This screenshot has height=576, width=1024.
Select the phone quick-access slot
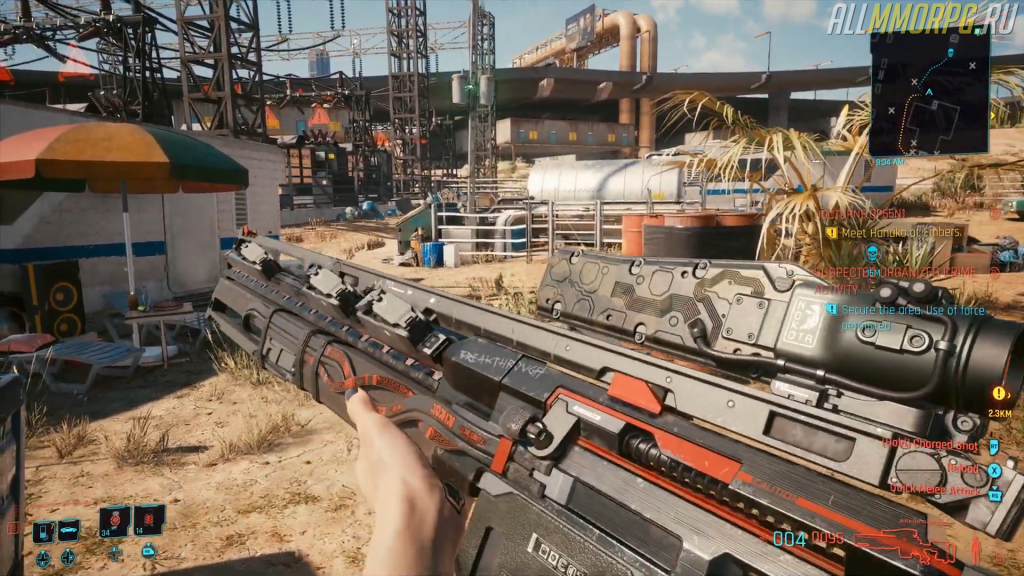click(43, 532)
